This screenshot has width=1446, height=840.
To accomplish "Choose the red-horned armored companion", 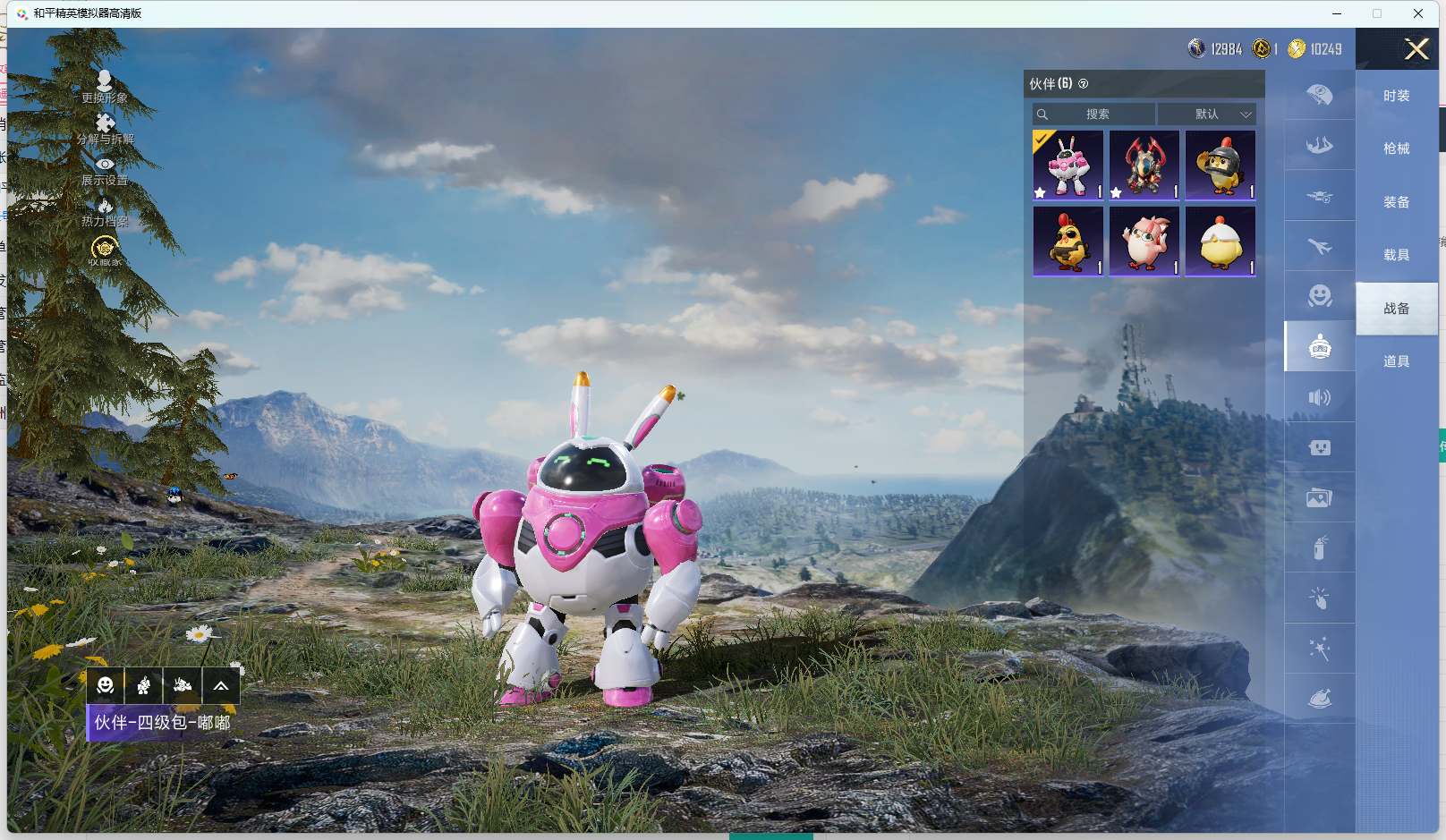I will (1144, 165).
